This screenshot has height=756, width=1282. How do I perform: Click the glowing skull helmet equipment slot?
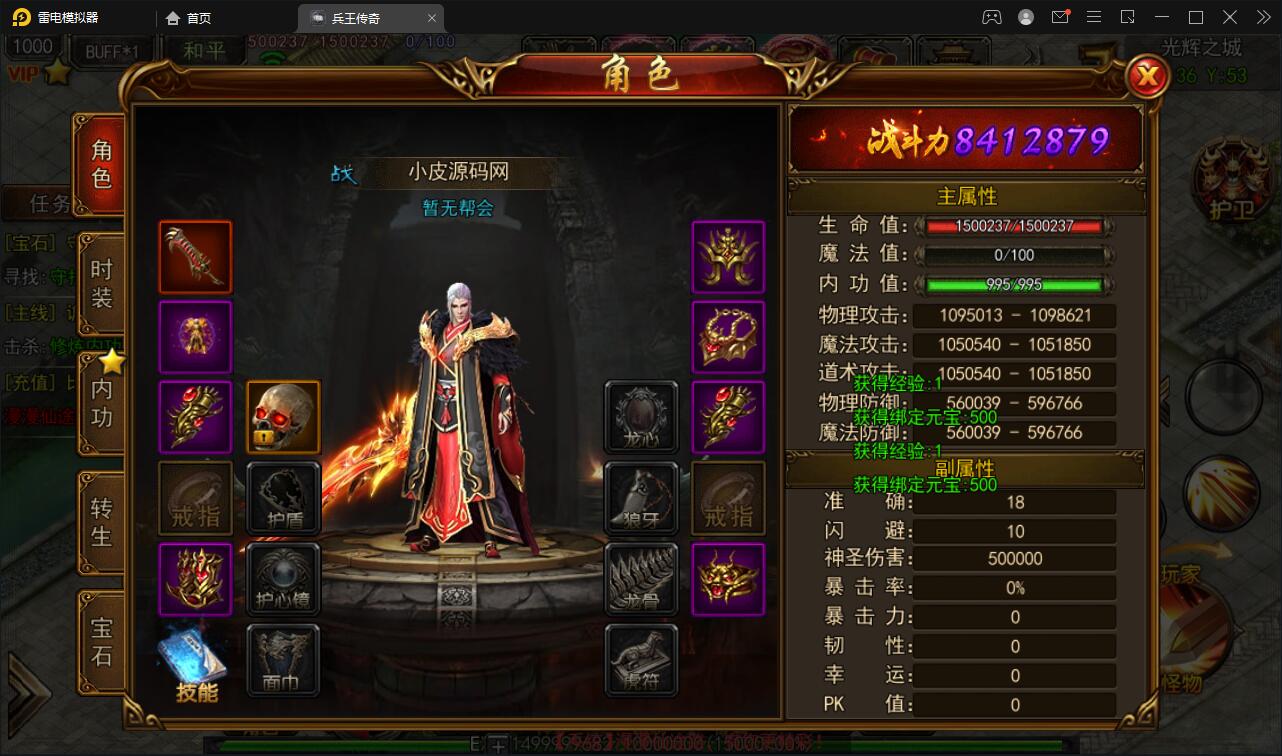point(283,418)
